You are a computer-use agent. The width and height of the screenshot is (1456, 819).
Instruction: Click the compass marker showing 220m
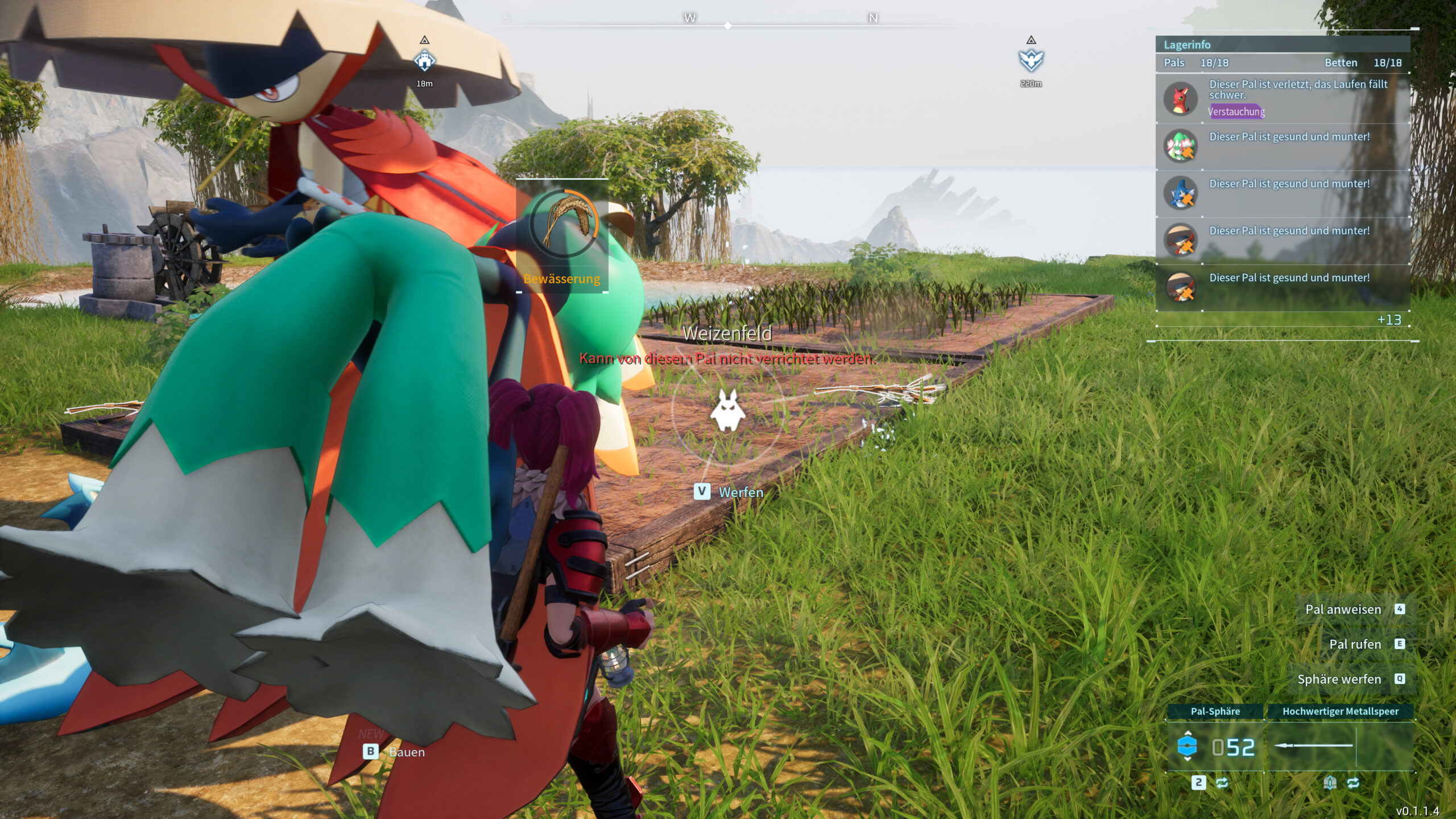point(1031,61)
